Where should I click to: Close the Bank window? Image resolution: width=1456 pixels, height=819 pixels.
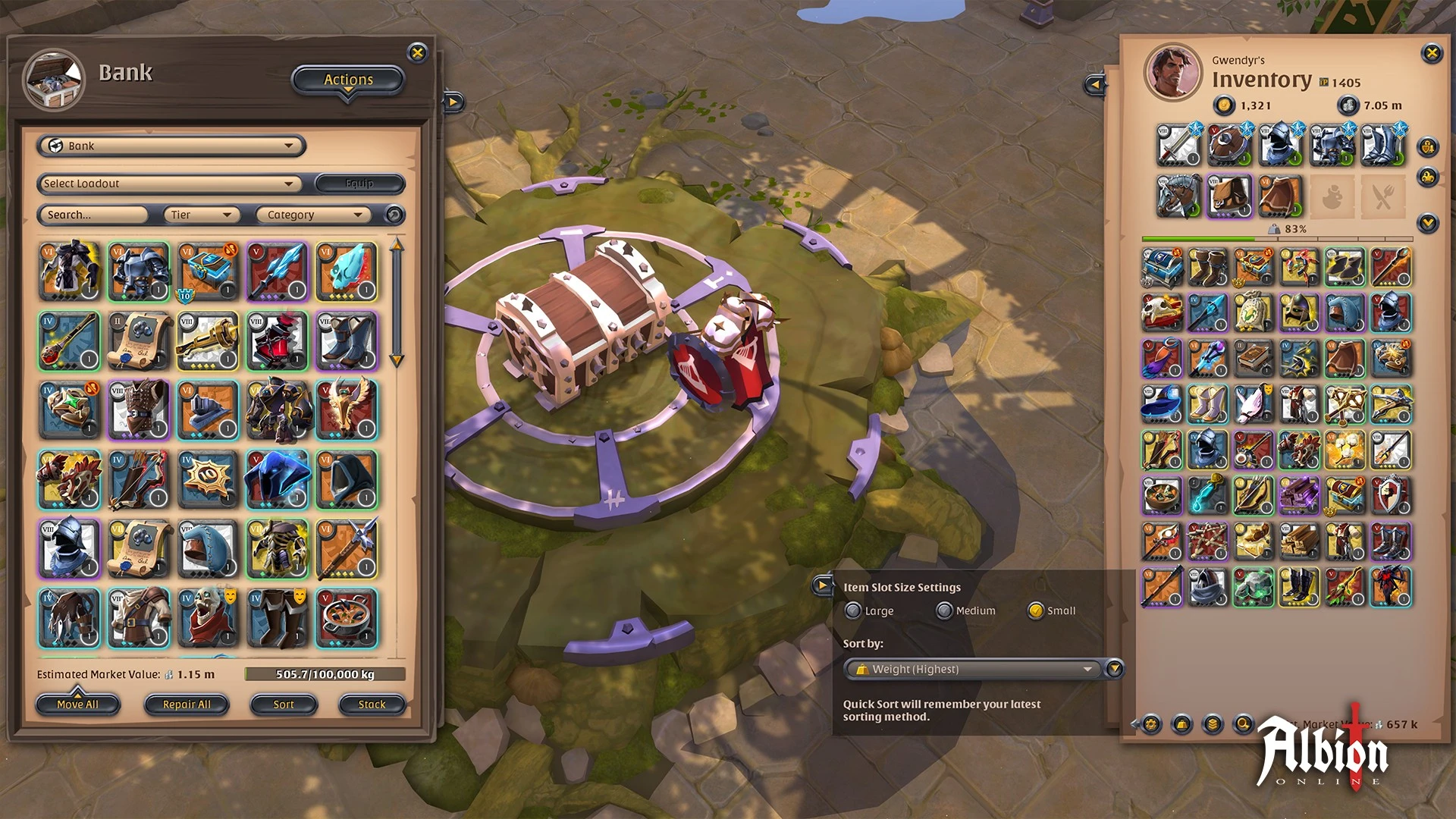417,52
